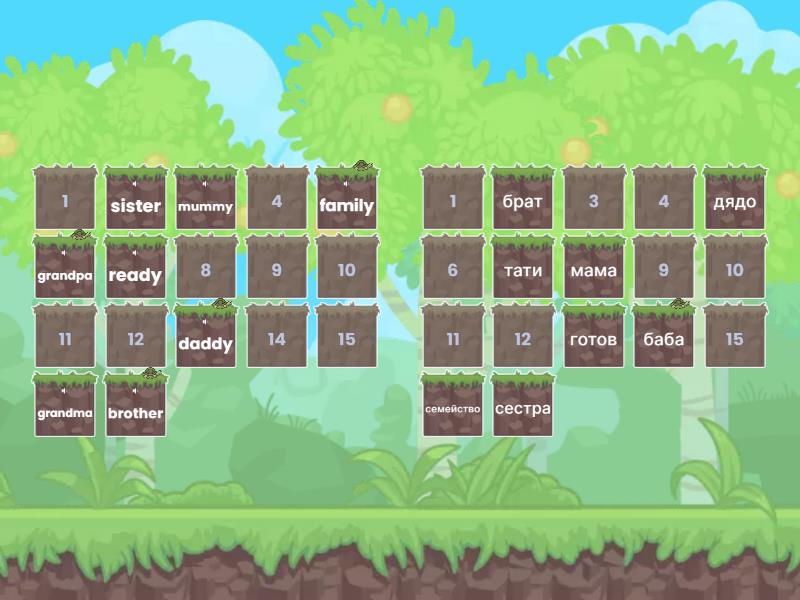Click the 'мама' tile
This screenshot has width=800, height=600.
pos(593,270)
